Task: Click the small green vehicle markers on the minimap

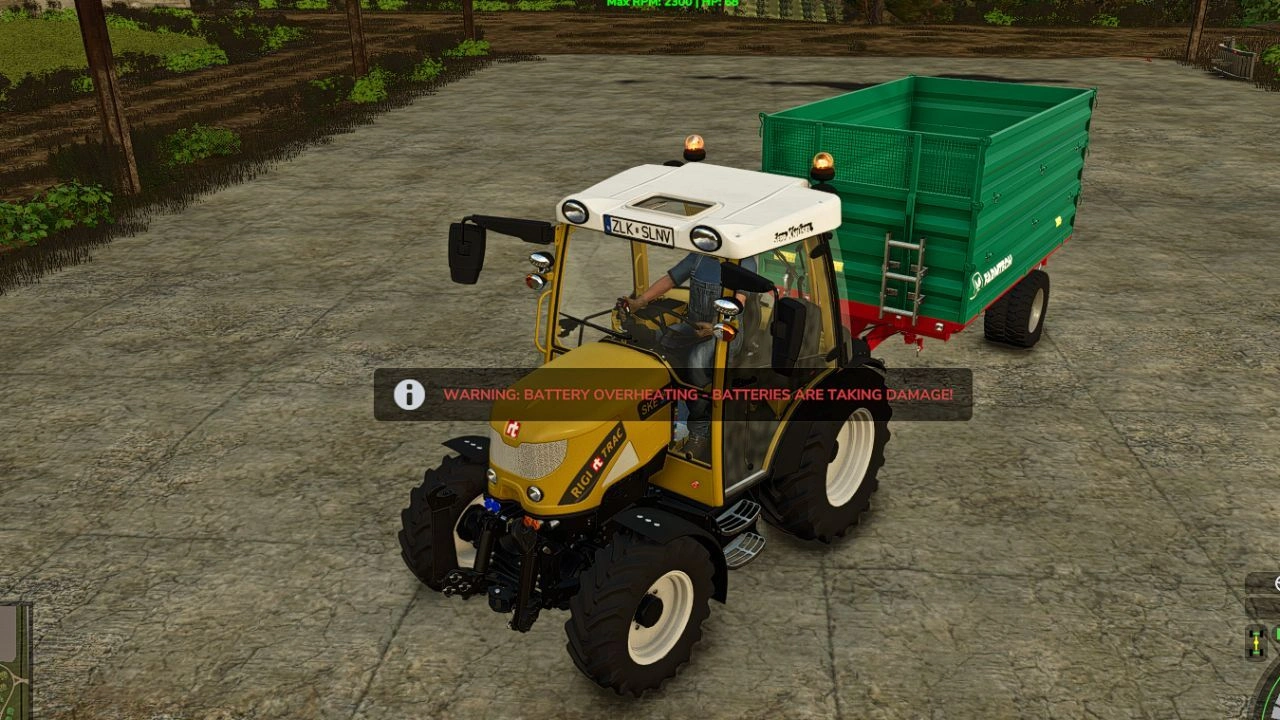Action: pyautogui.click(x=9, y=710)
